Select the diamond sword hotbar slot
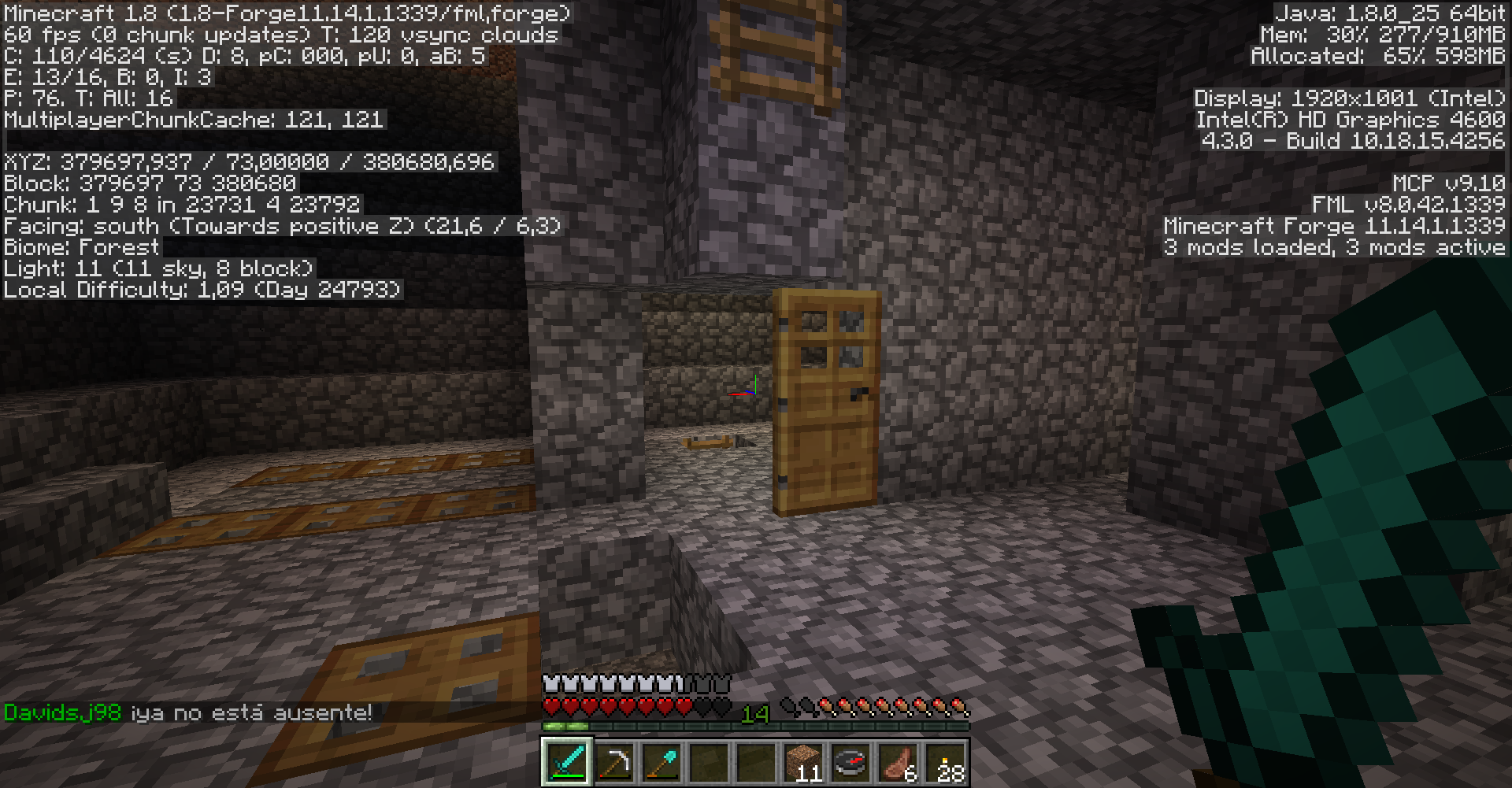 tap(567, 762)
